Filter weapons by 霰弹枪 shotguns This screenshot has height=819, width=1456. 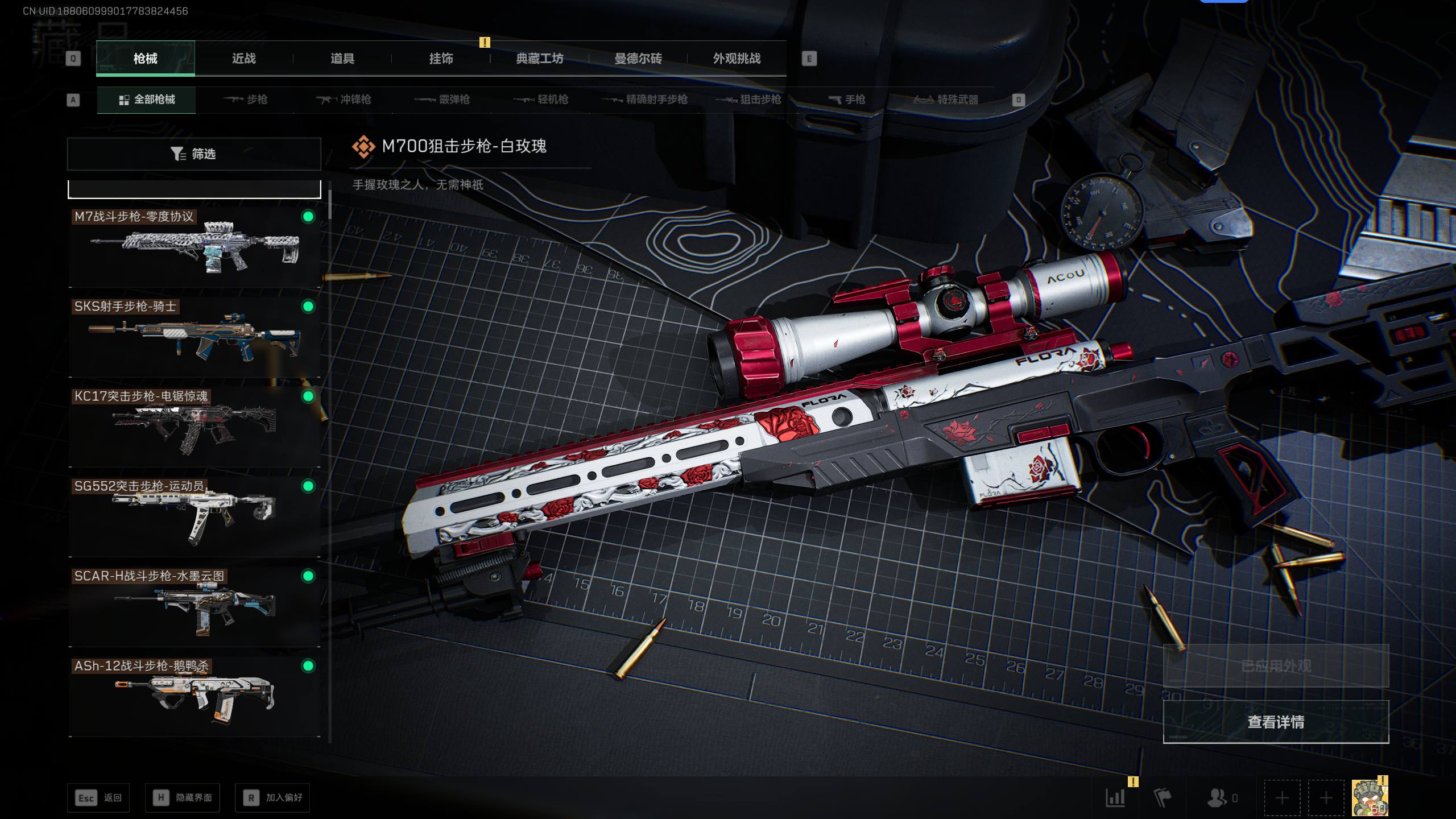442,100
